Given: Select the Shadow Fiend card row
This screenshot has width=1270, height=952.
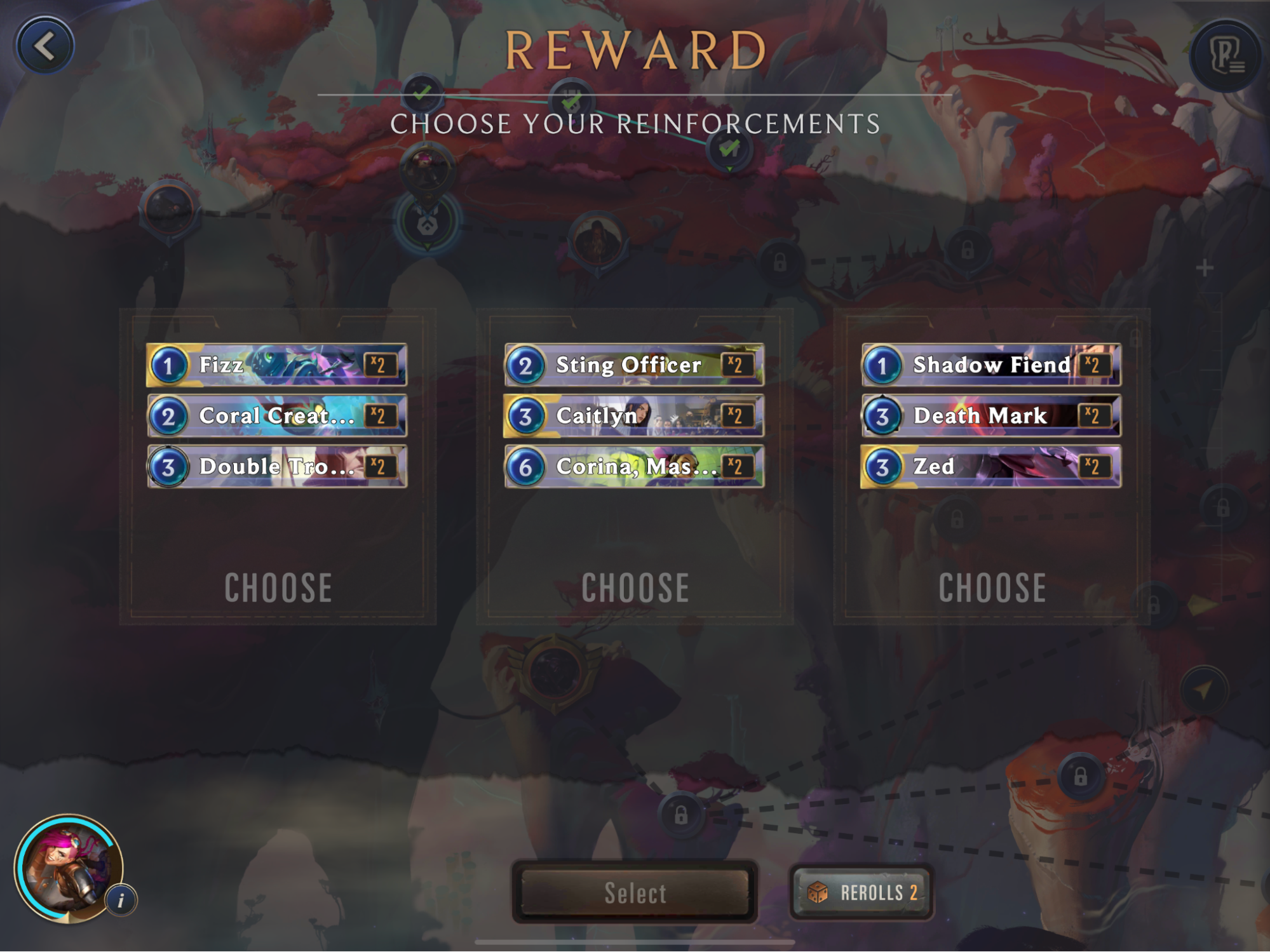Looking at the screenshot, I should pos(991,365).
